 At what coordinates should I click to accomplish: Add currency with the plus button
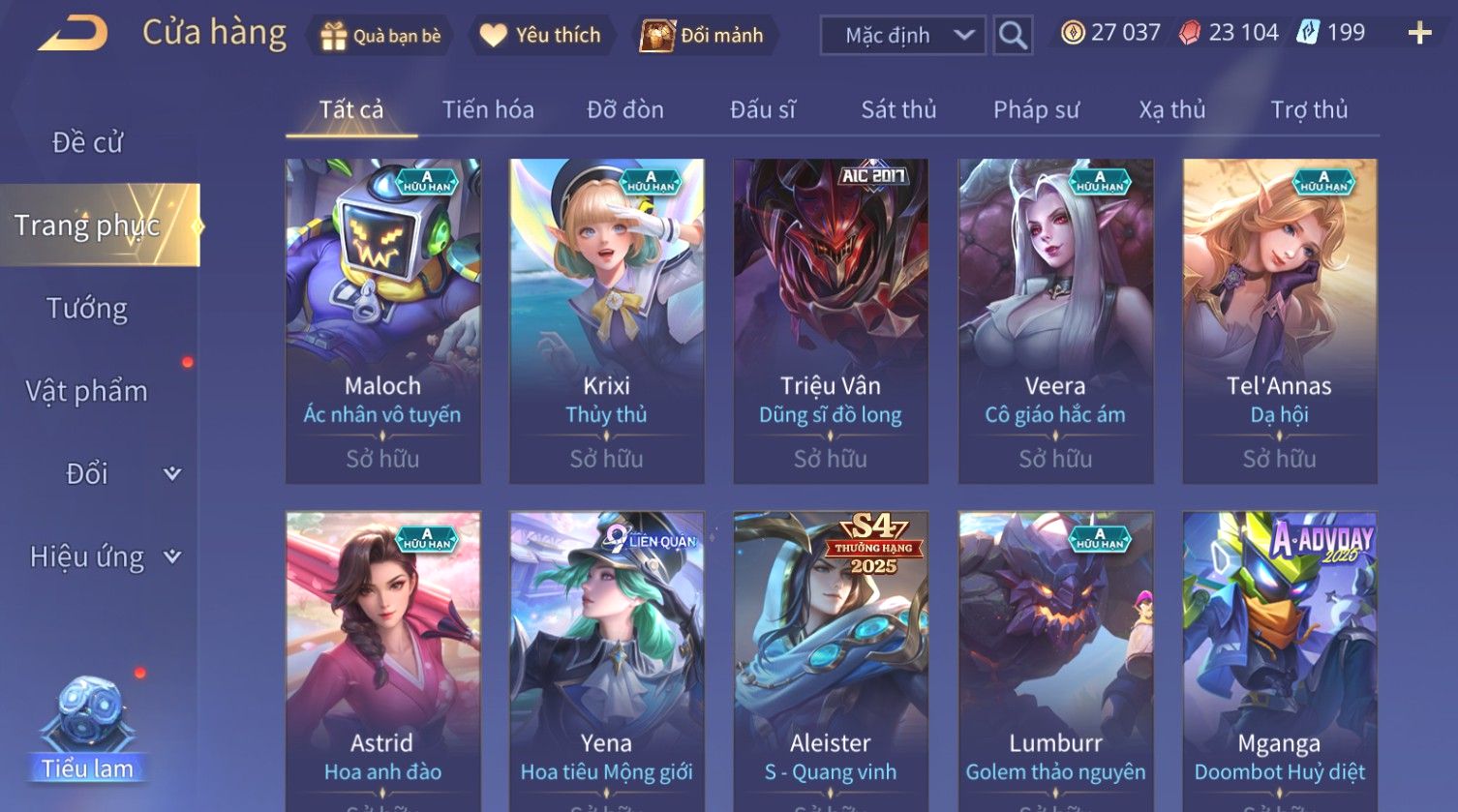(1419, 34)
